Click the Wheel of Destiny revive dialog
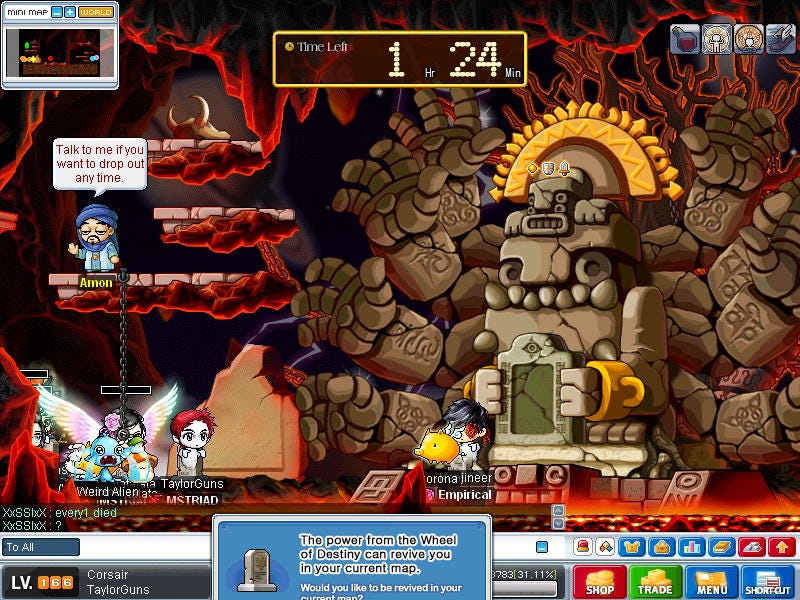 tap(352, 558)
